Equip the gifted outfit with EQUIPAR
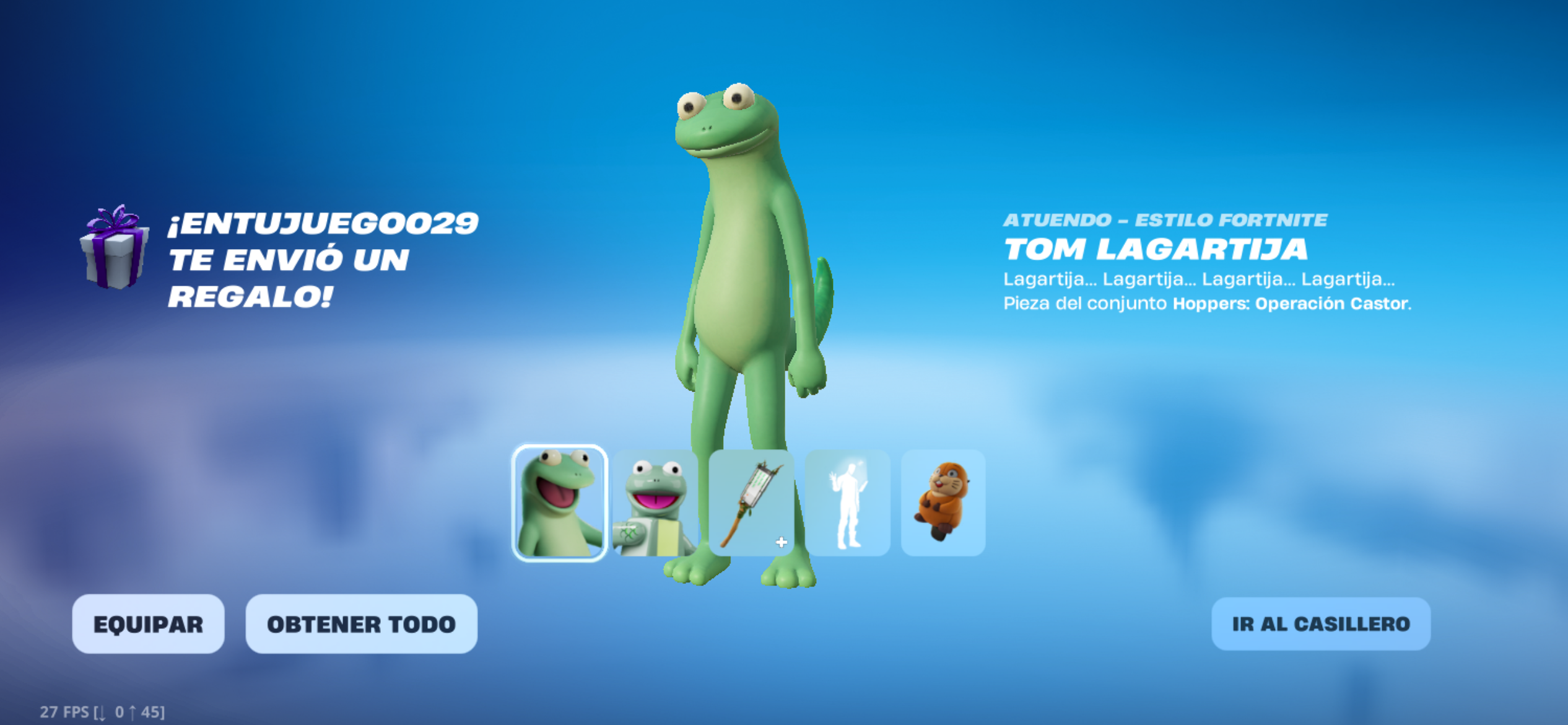The width and height of the screenshot is (1568, 725). click(148, 624)
